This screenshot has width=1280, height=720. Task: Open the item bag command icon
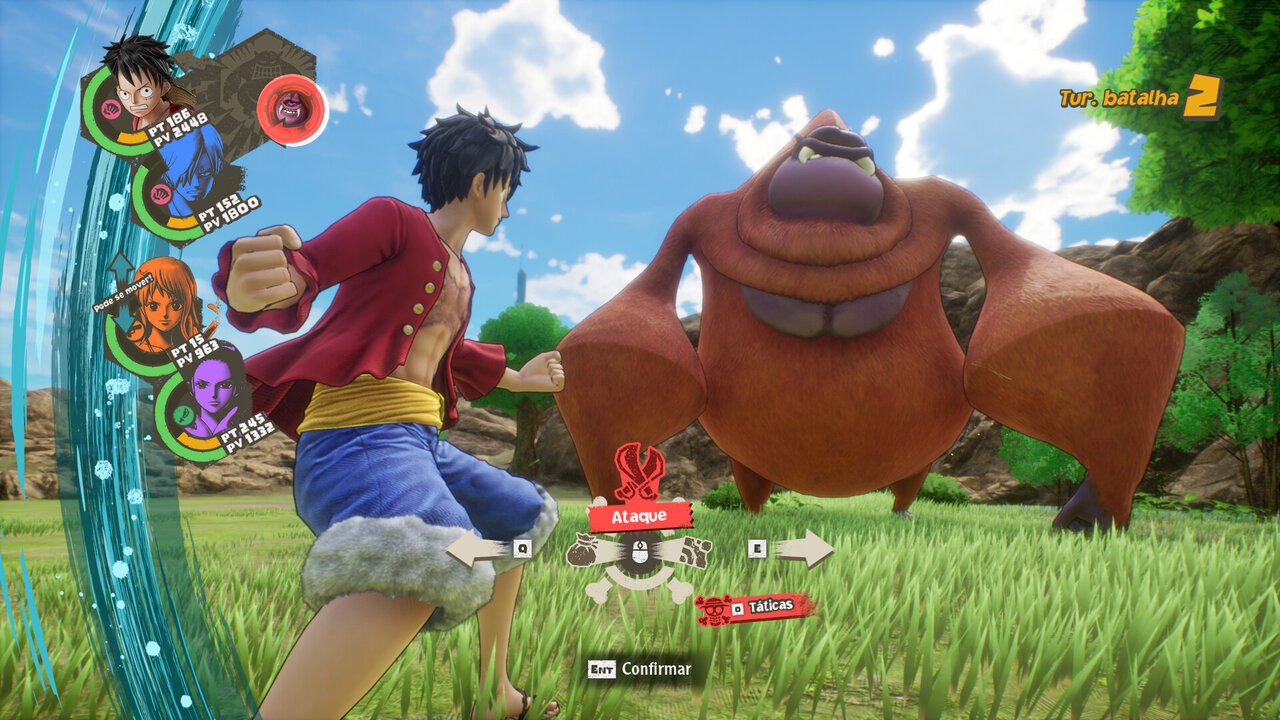pyautogui.click(x=584, y=551)
